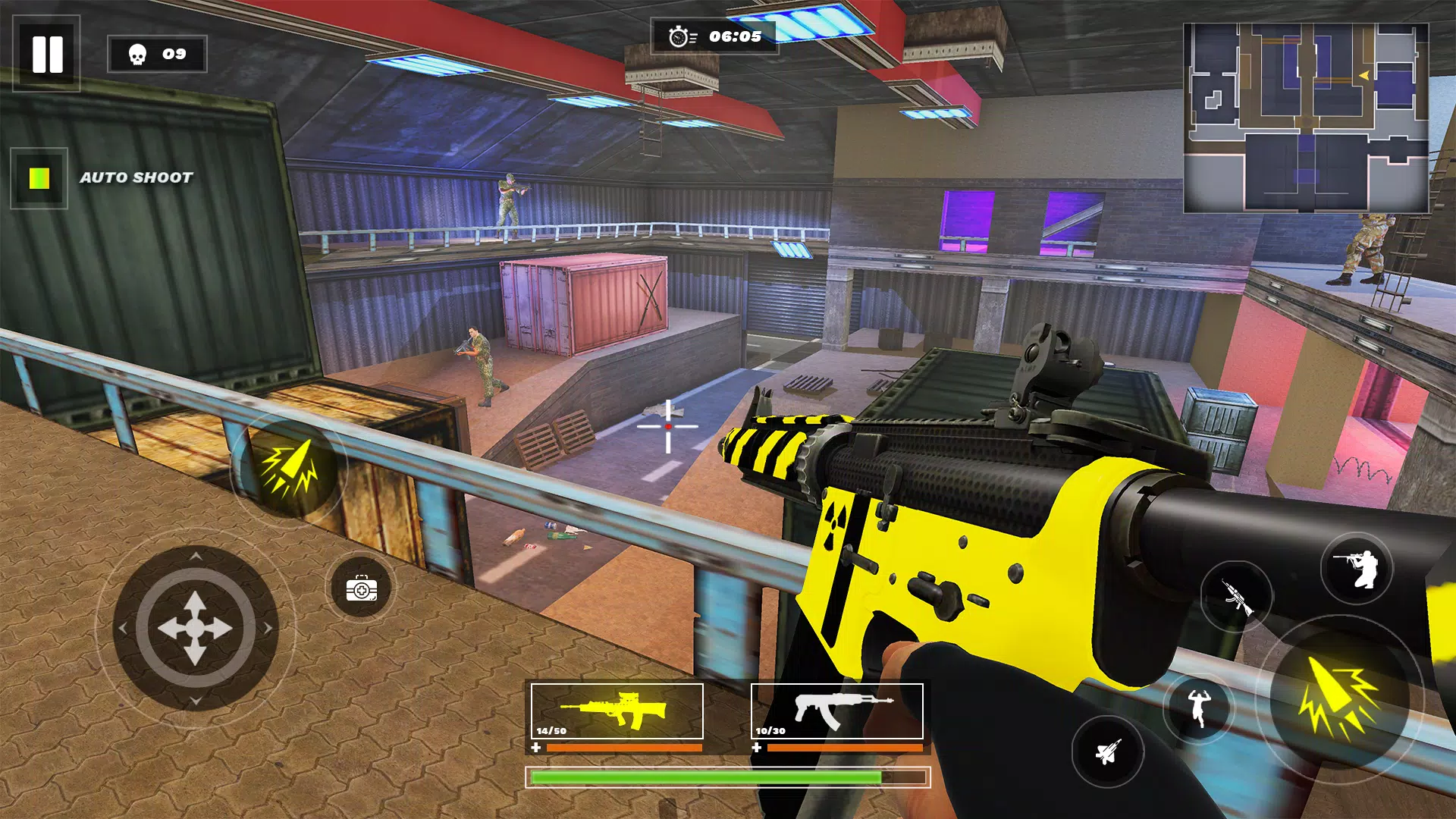Tap the four-arrow center of the movement joystick
This screenshot has height=819, width=1456.
196,627
